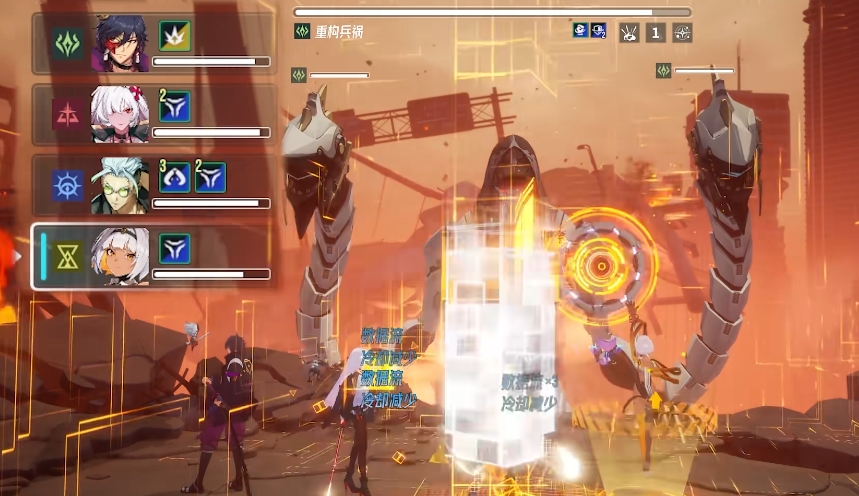This screenshot has width=859, height=496.
Task: Inspect the 3-stack blue buff on goggles character
Action: (175, 177)
